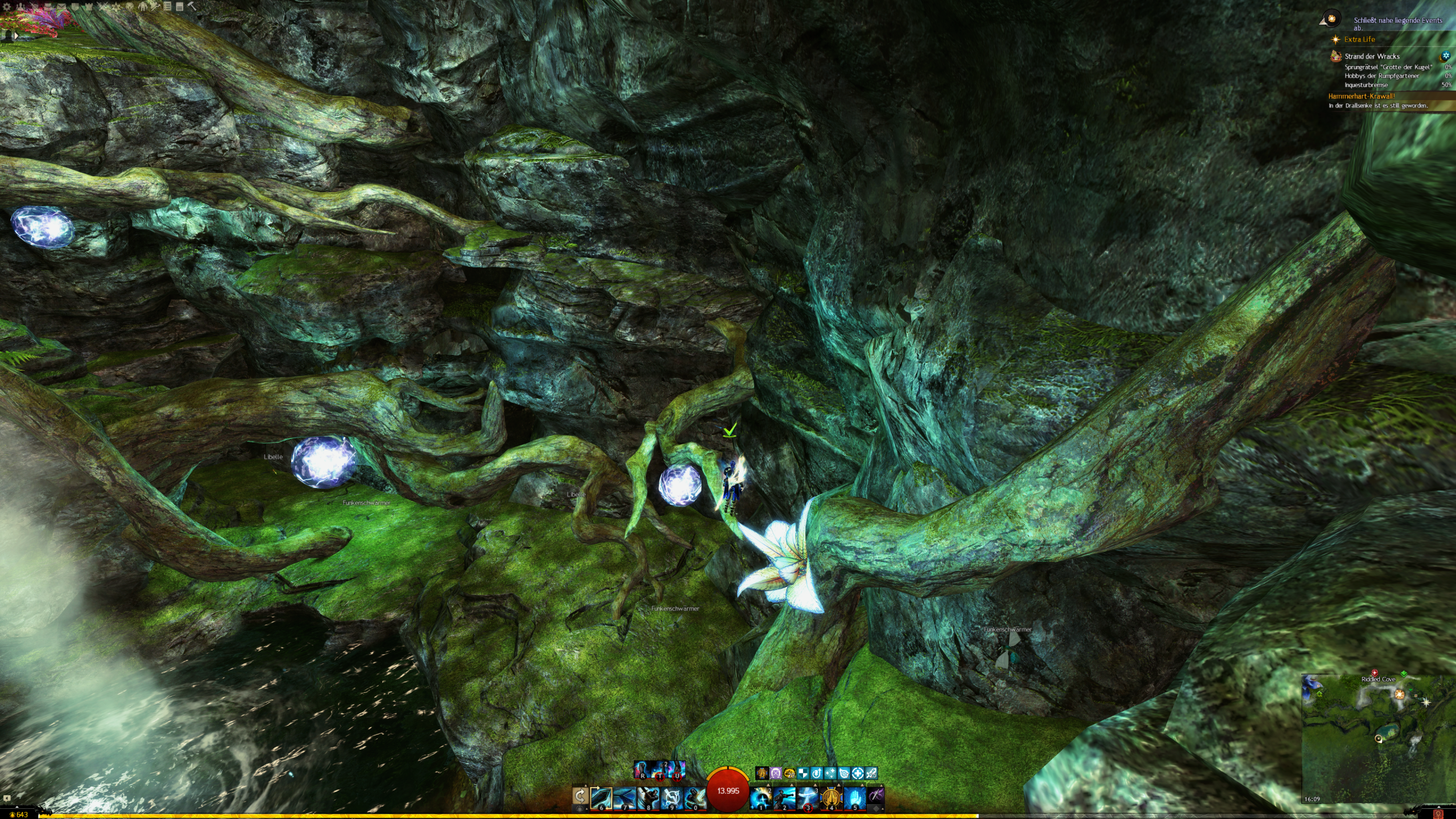The image size is (1456, 819).
Task: Click the weapon swap arrows button
Action: [580, 797]
